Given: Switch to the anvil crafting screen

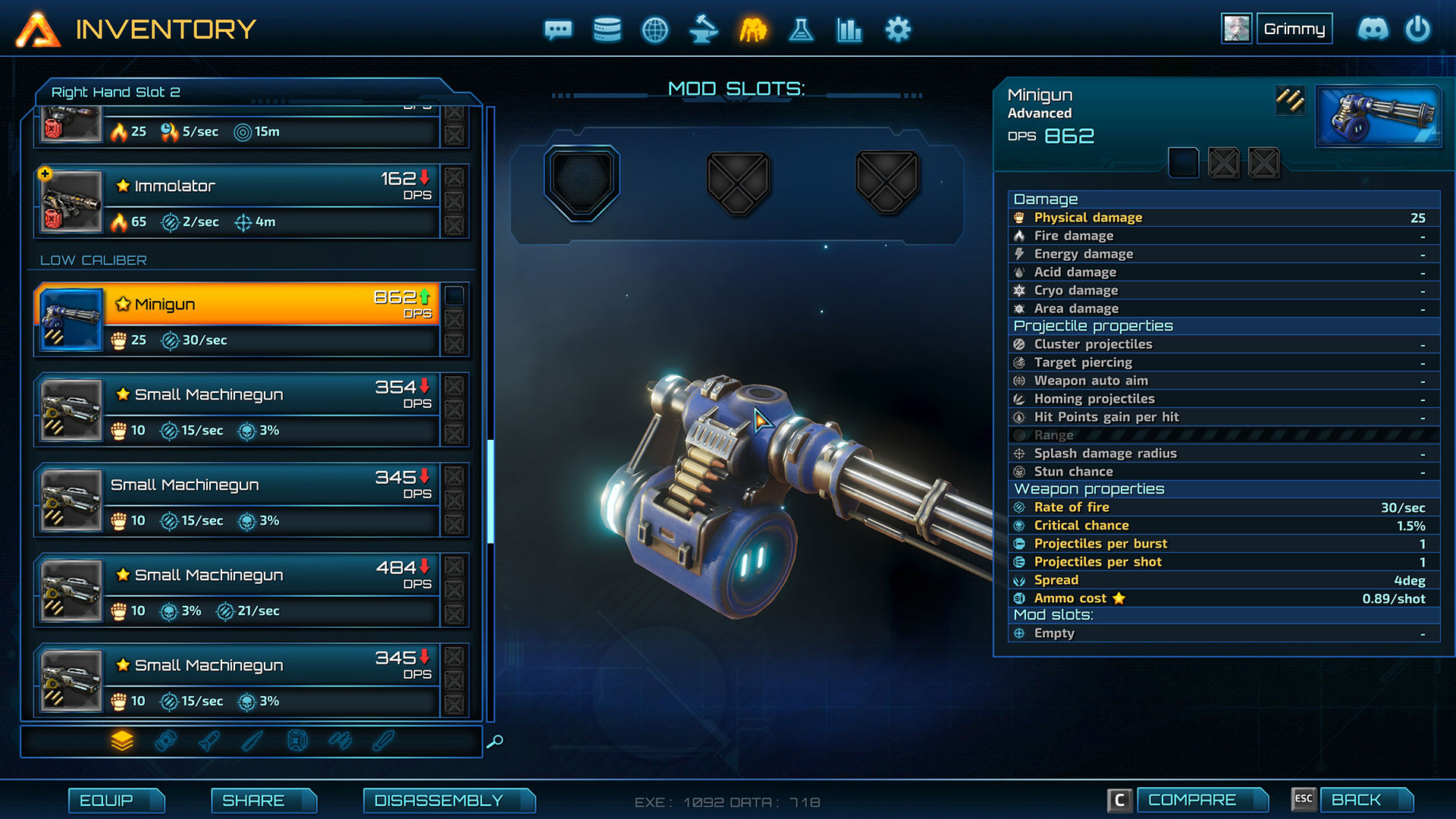Looking at the screenshot, I should click(704, 30).
